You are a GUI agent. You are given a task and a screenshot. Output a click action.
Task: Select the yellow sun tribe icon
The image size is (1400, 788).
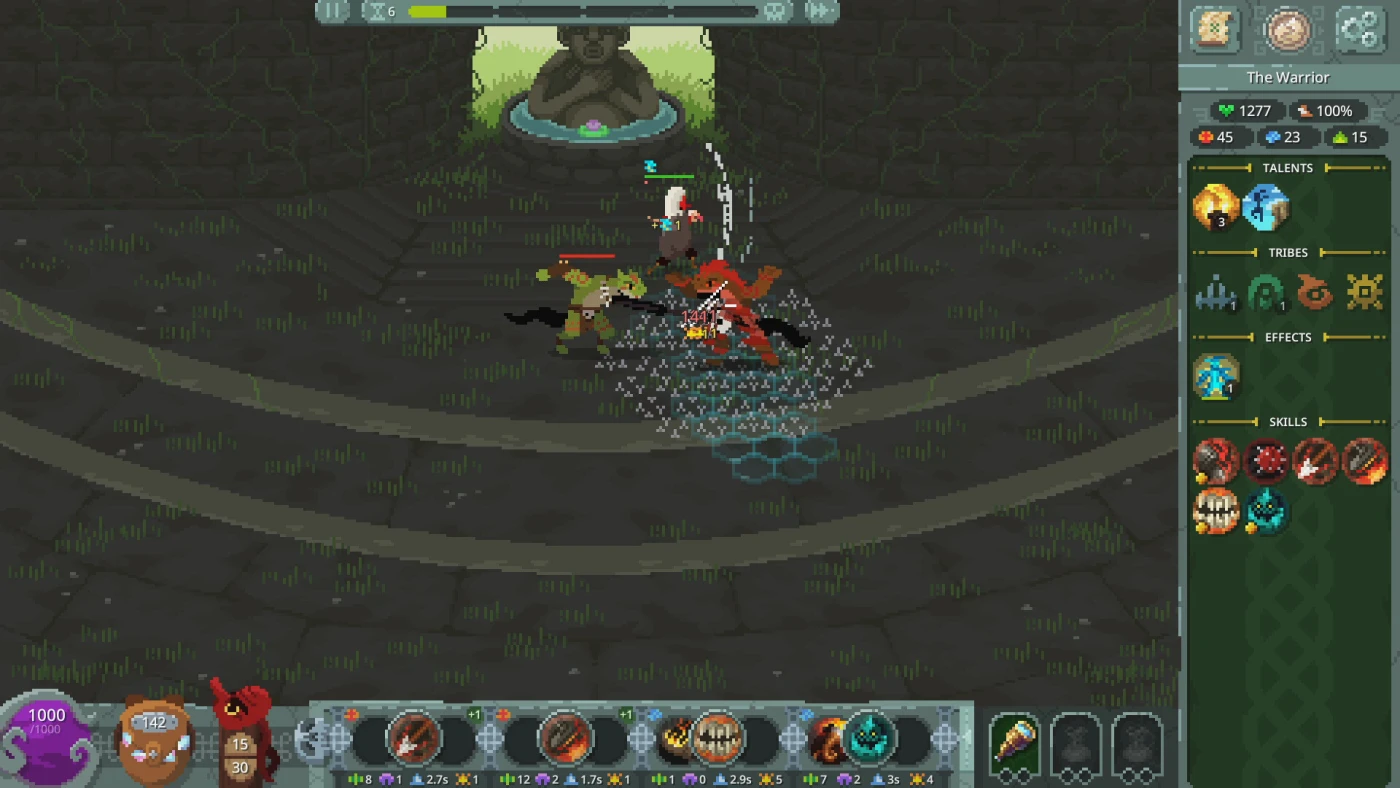1364,293
